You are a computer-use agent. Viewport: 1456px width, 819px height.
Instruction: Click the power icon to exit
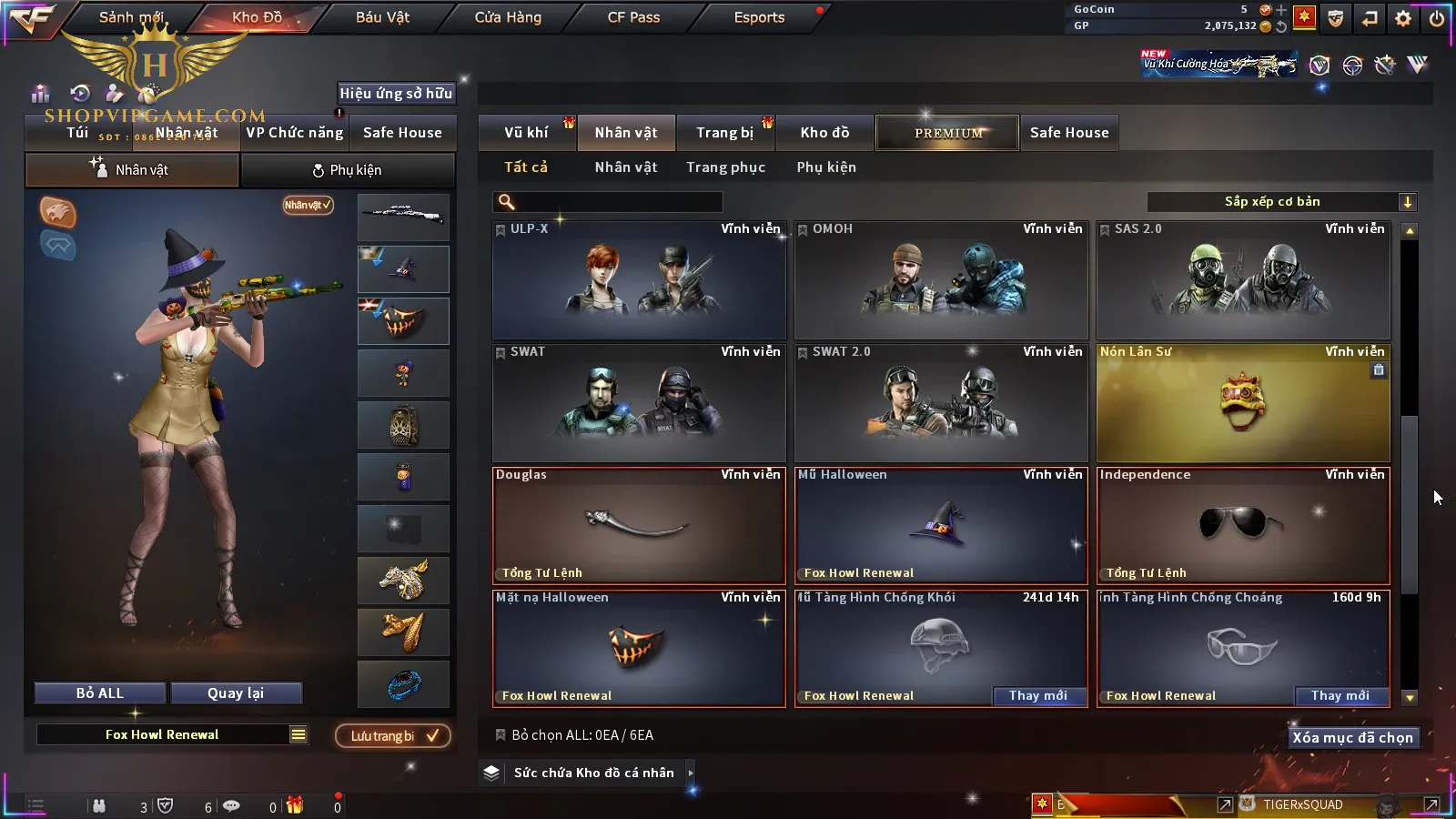pos(1436,18)
